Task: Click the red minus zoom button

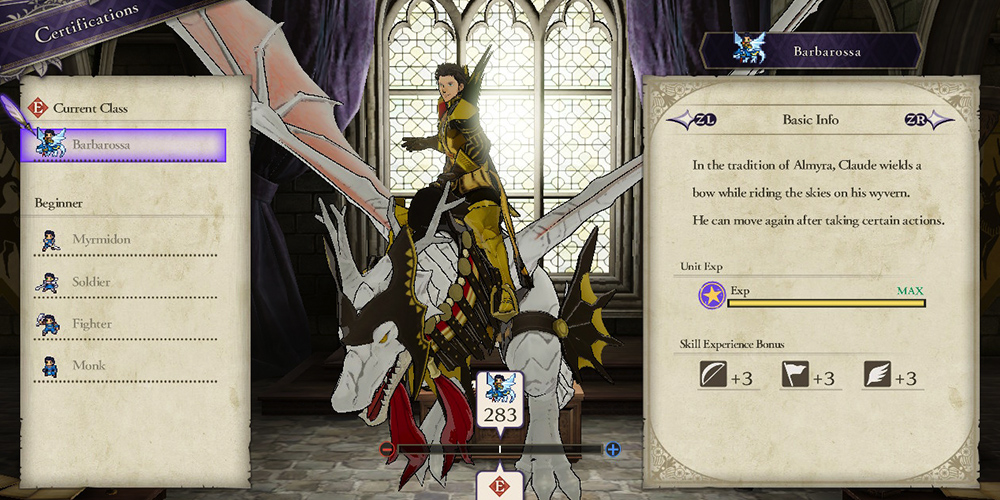Action: pyautogui.click(x=387, y=450)
